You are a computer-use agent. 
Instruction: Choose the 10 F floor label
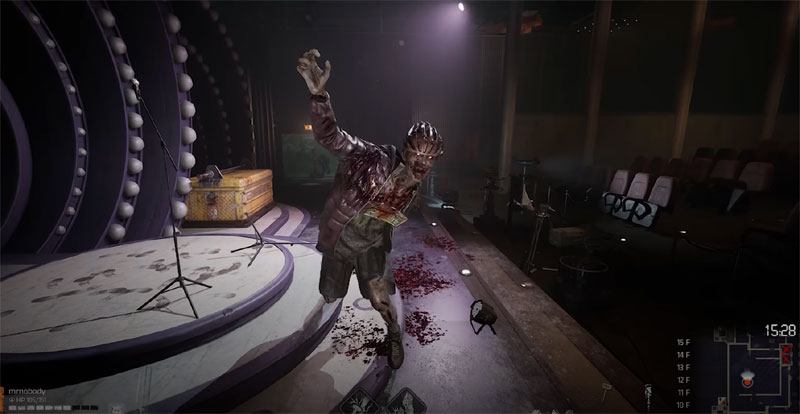point(684,403)
